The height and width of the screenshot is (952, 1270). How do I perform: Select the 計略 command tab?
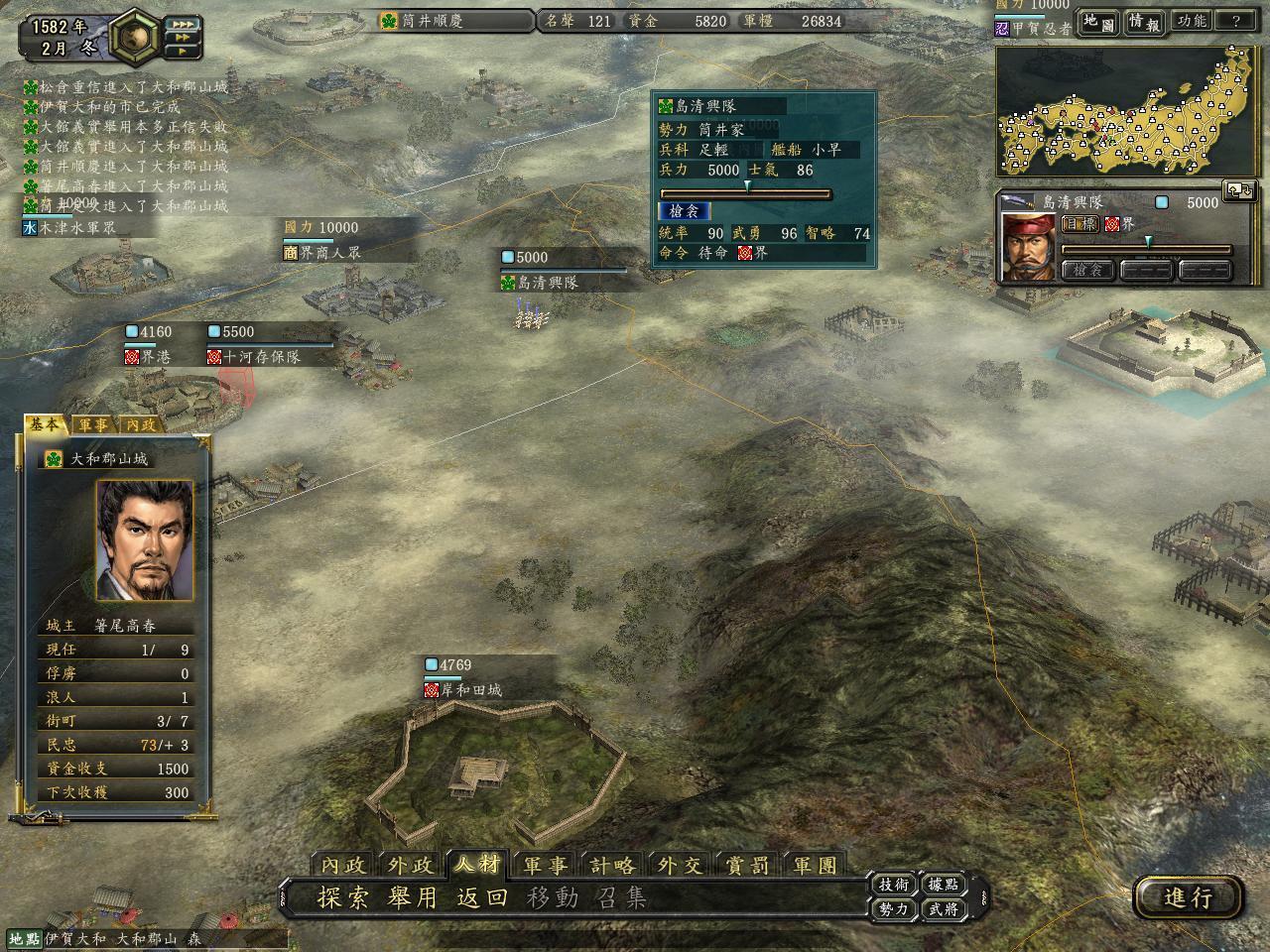(x=613, y=865)
